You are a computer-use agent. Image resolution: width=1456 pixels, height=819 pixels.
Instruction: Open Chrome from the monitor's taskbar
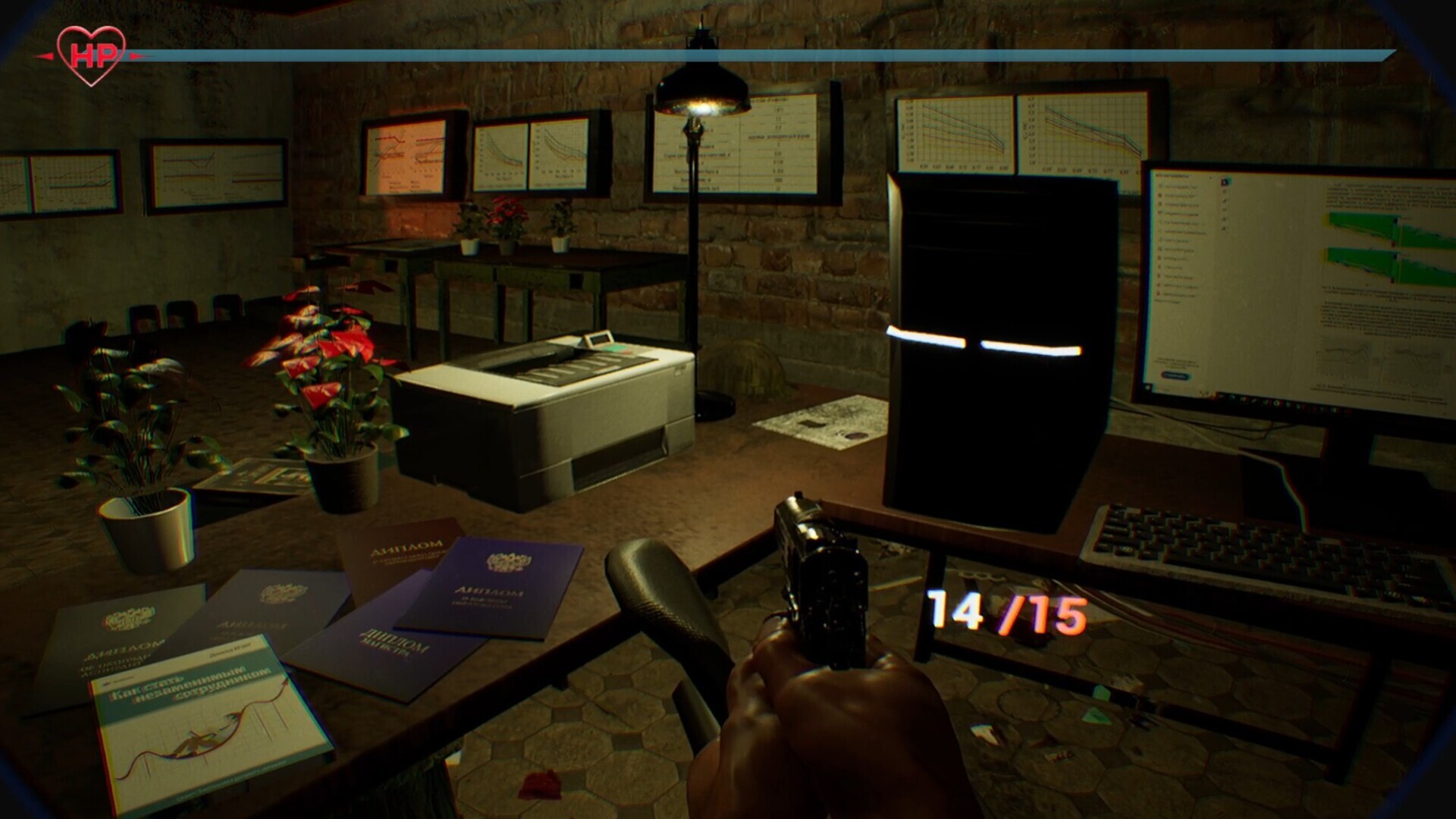tap(1276, 403)
